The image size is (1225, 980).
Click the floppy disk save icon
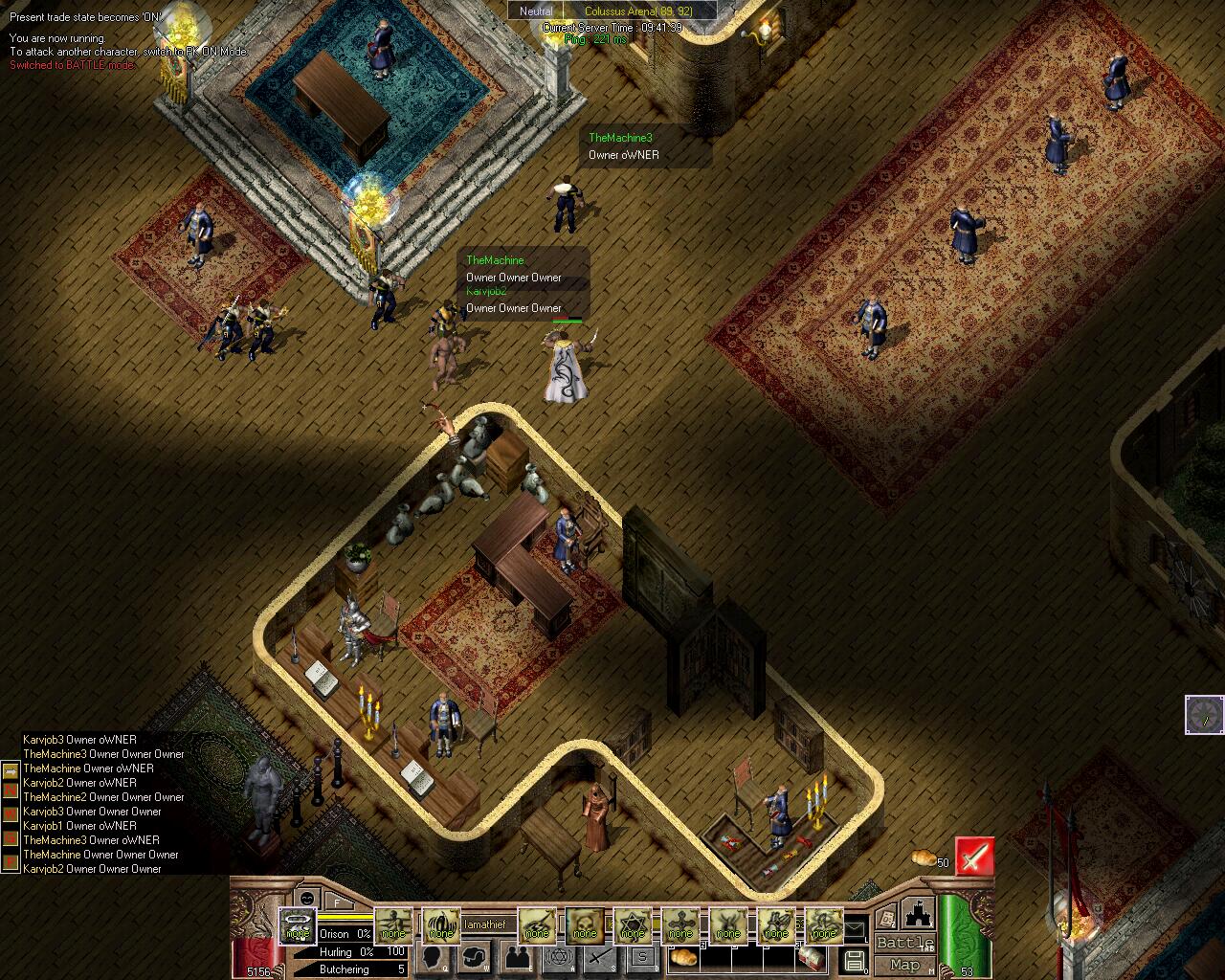tap(854, 960)
